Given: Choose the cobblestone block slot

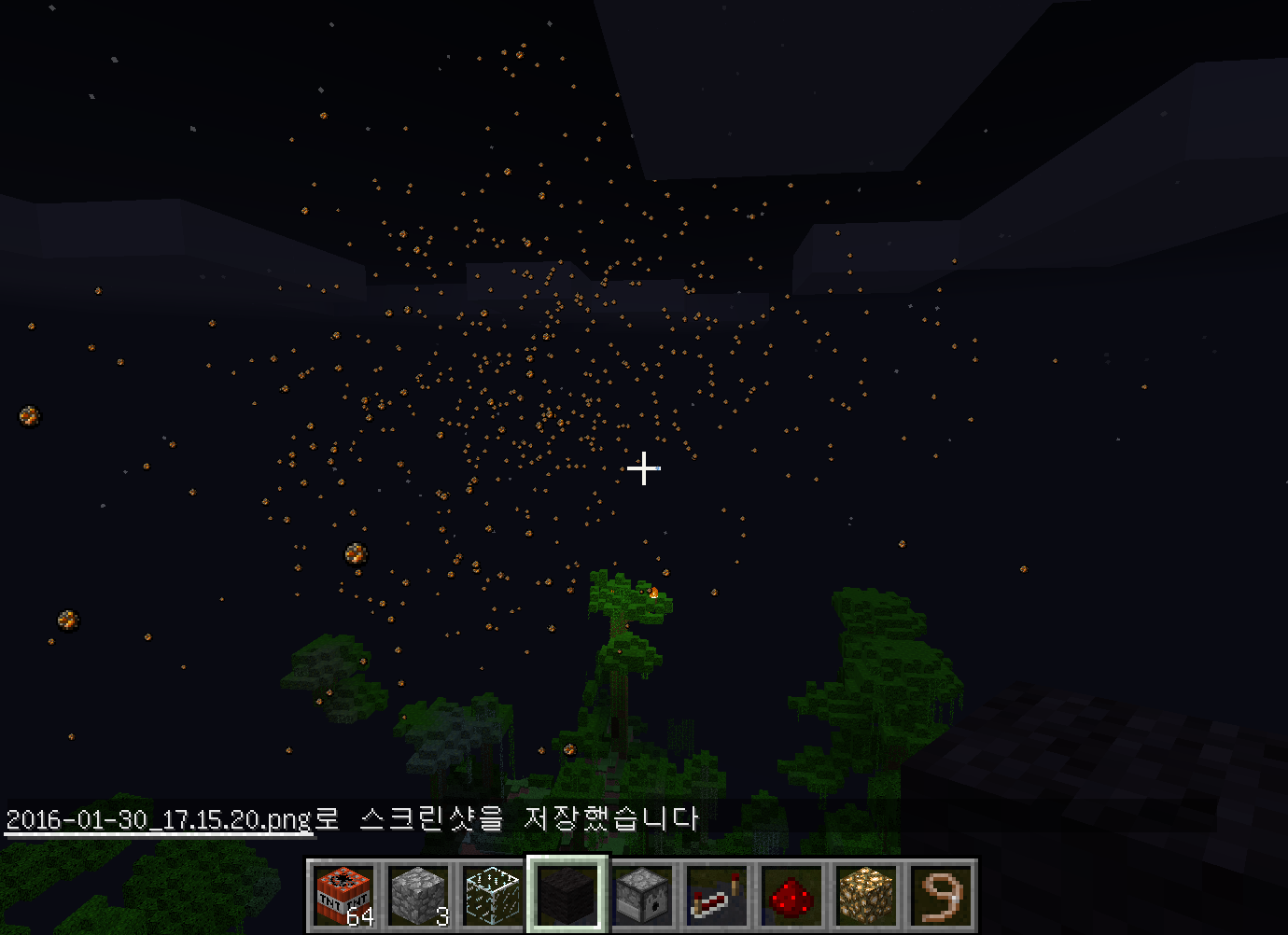Looking at the screenshot, I should click(418, 895).
